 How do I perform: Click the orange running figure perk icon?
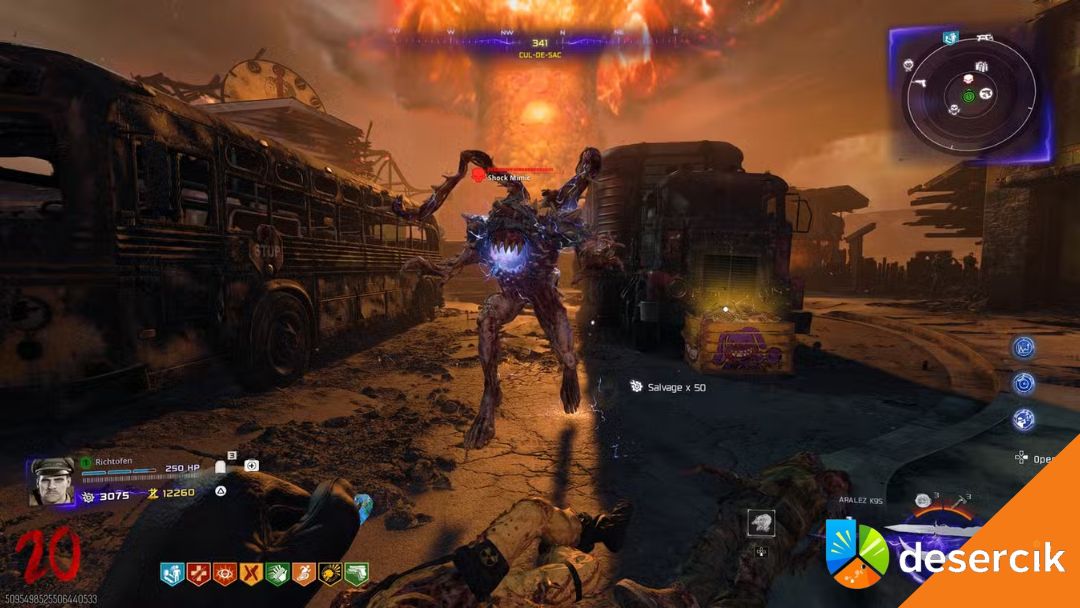303,573
